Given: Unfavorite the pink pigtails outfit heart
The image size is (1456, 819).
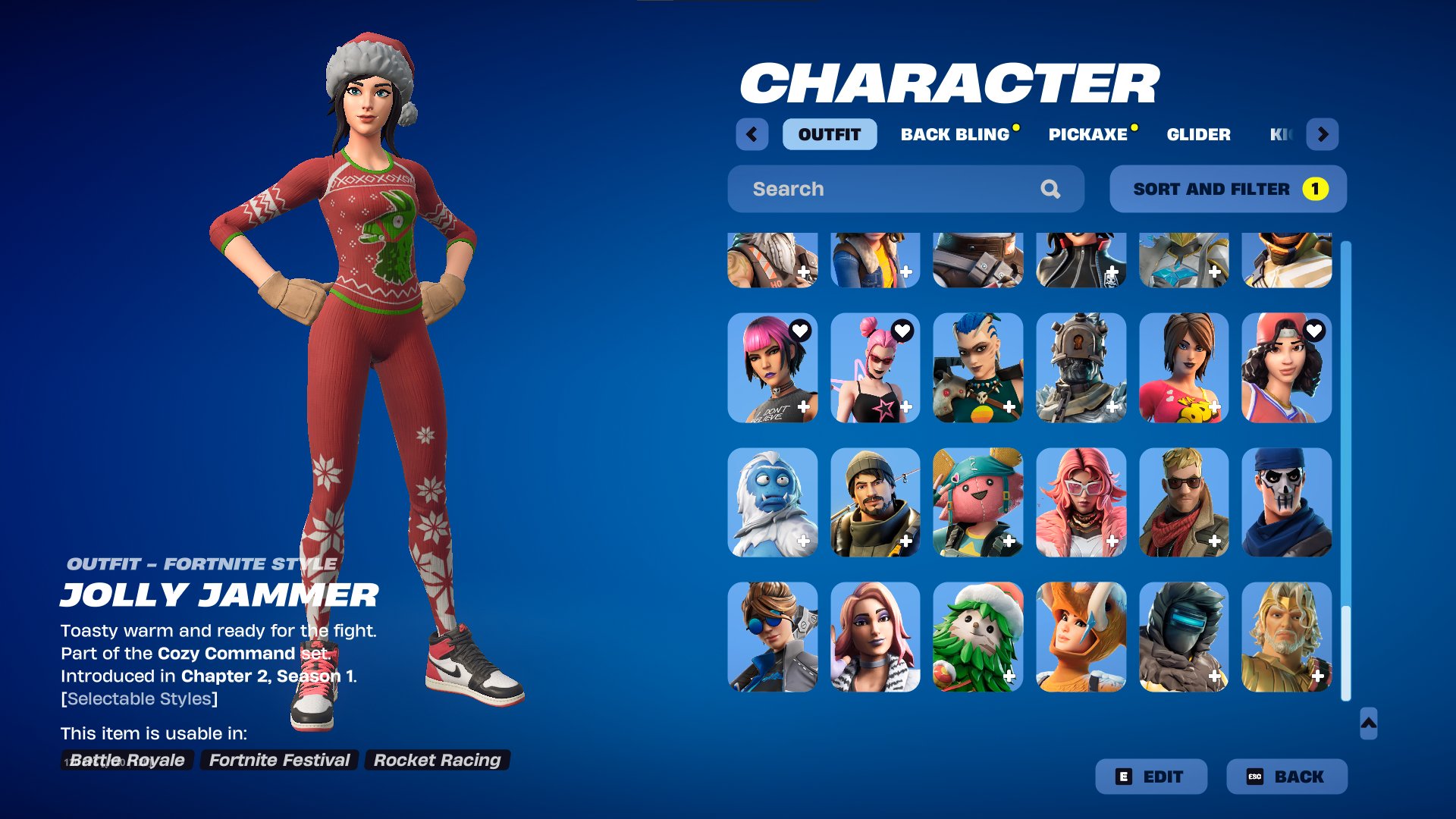Looking at the screenshot, I should (x=903, y=329).
